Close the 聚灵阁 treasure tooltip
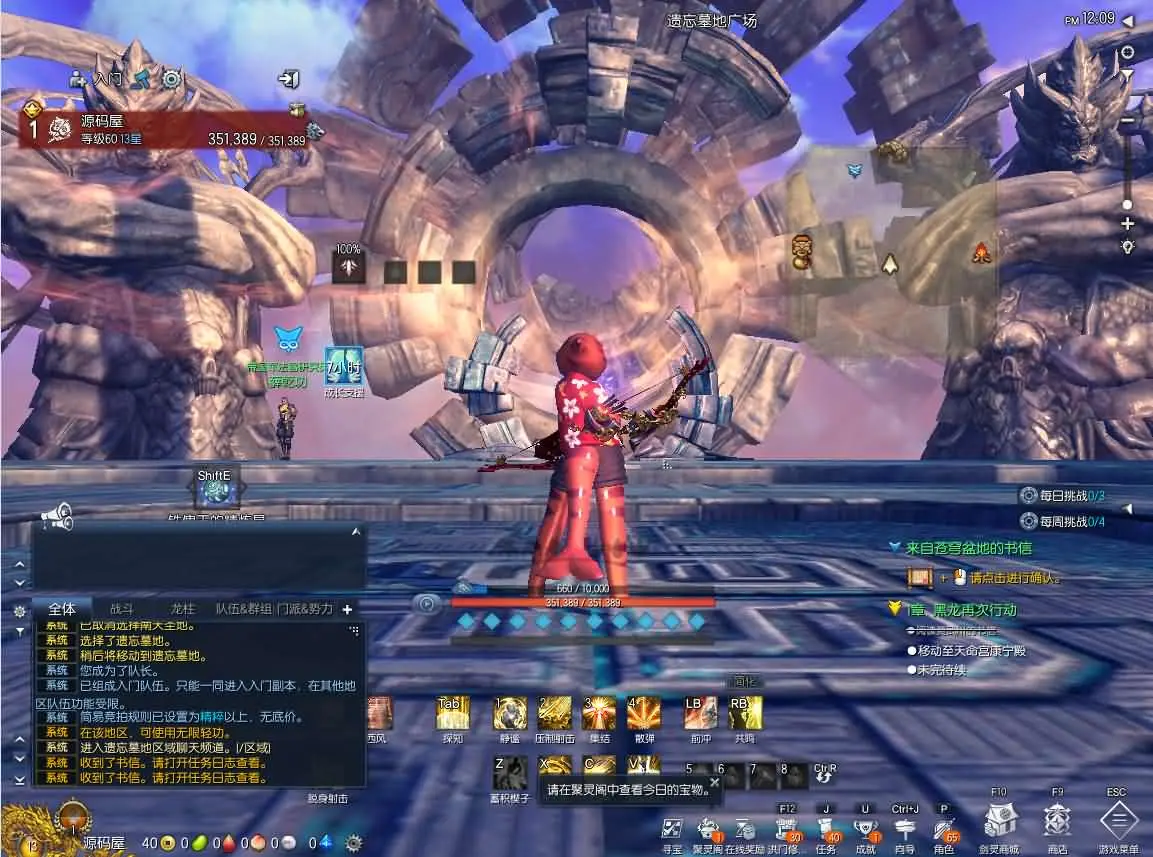The width and height of the screenshot is (1153, 857). pos(714,782)
